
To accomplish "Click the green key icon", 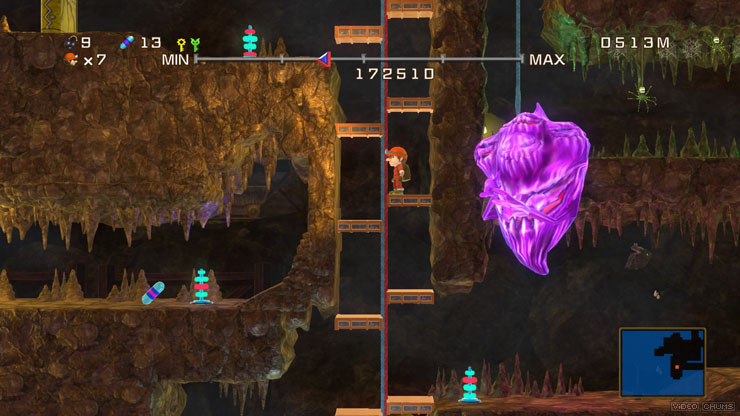I will click(194, 44).
